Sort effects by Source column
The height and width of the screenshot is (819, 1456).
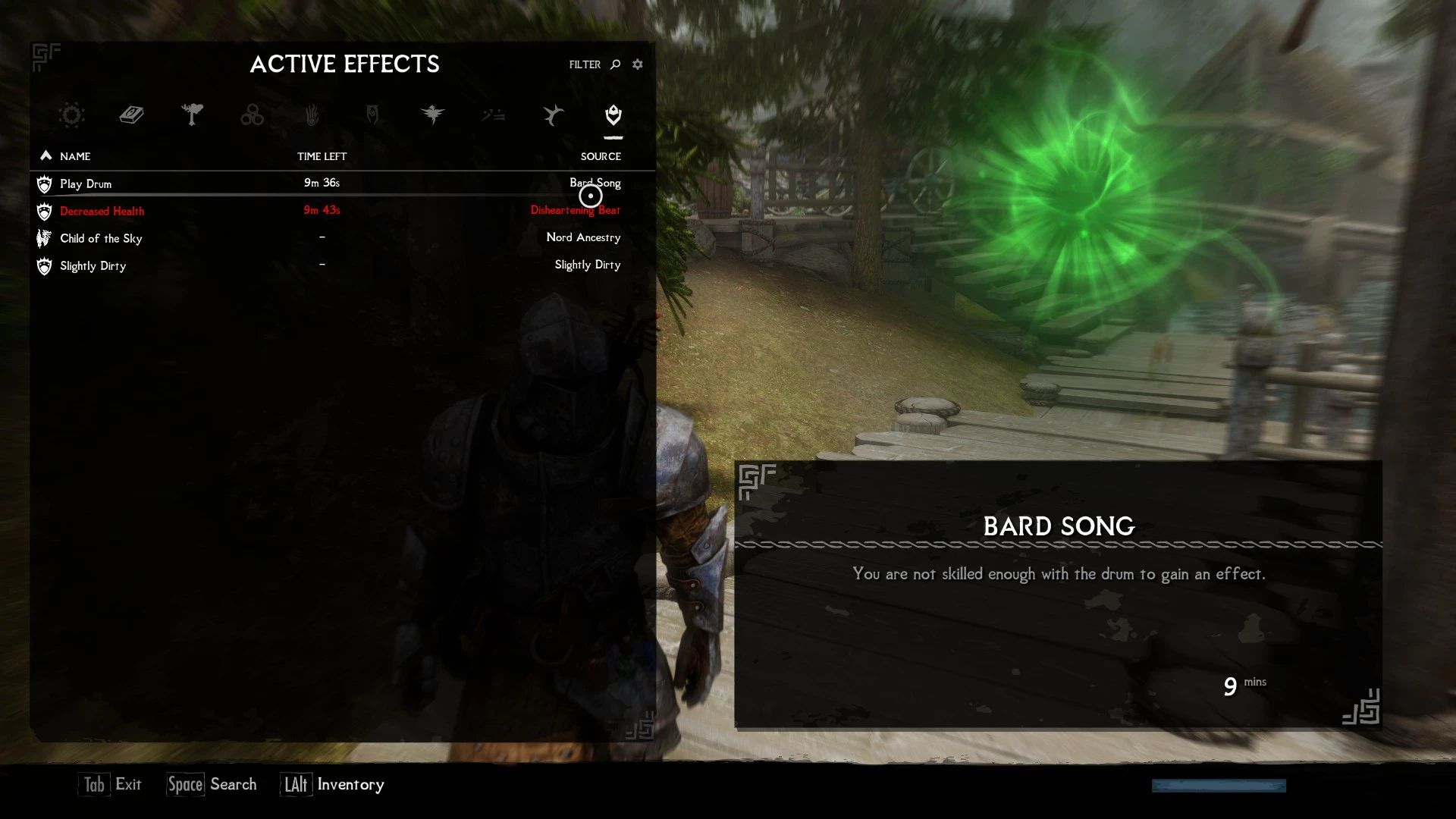[601, 156]
